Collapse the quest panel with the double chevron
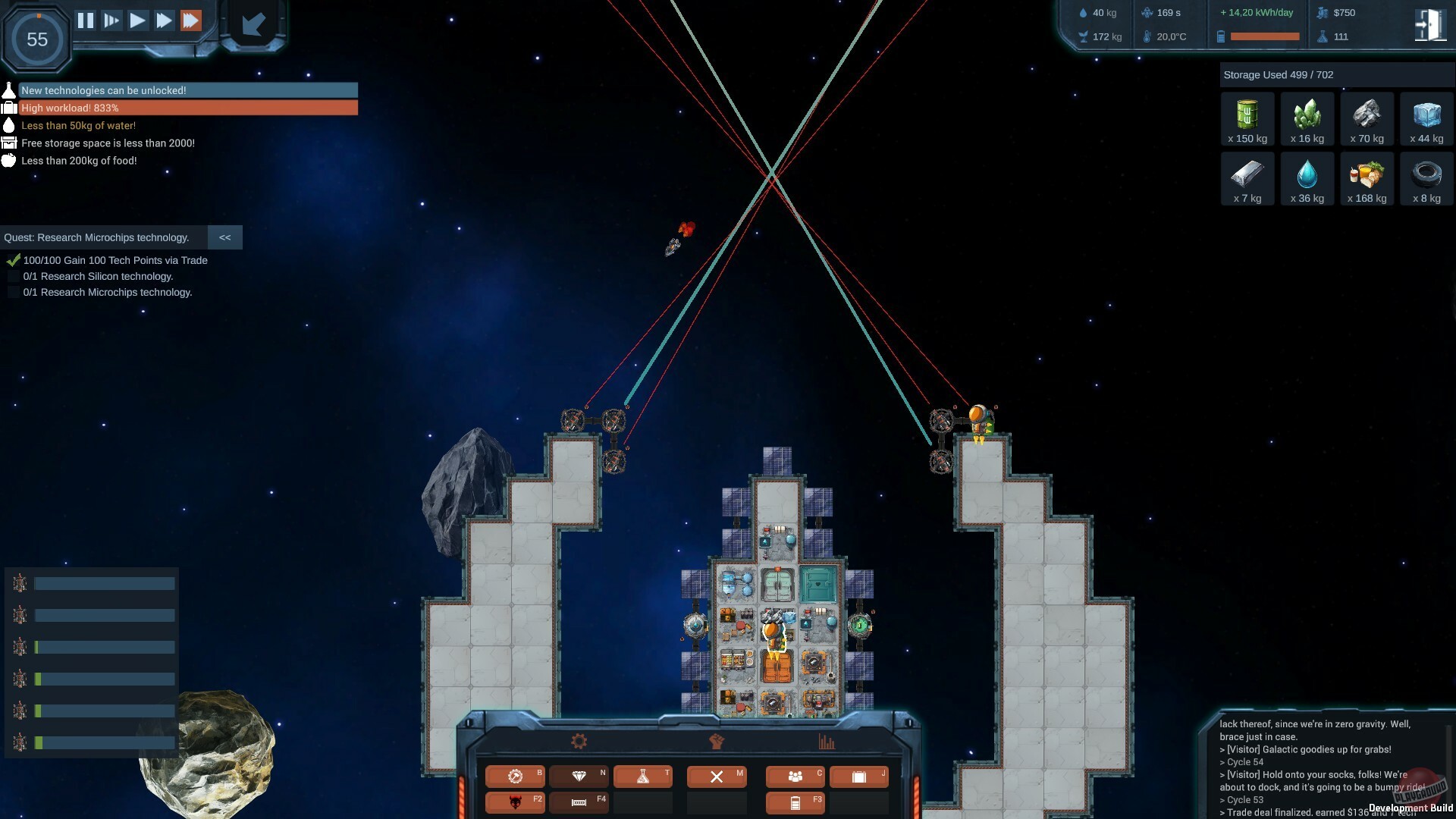Screen dimensions: 1456x819 (x=224, y=237)
